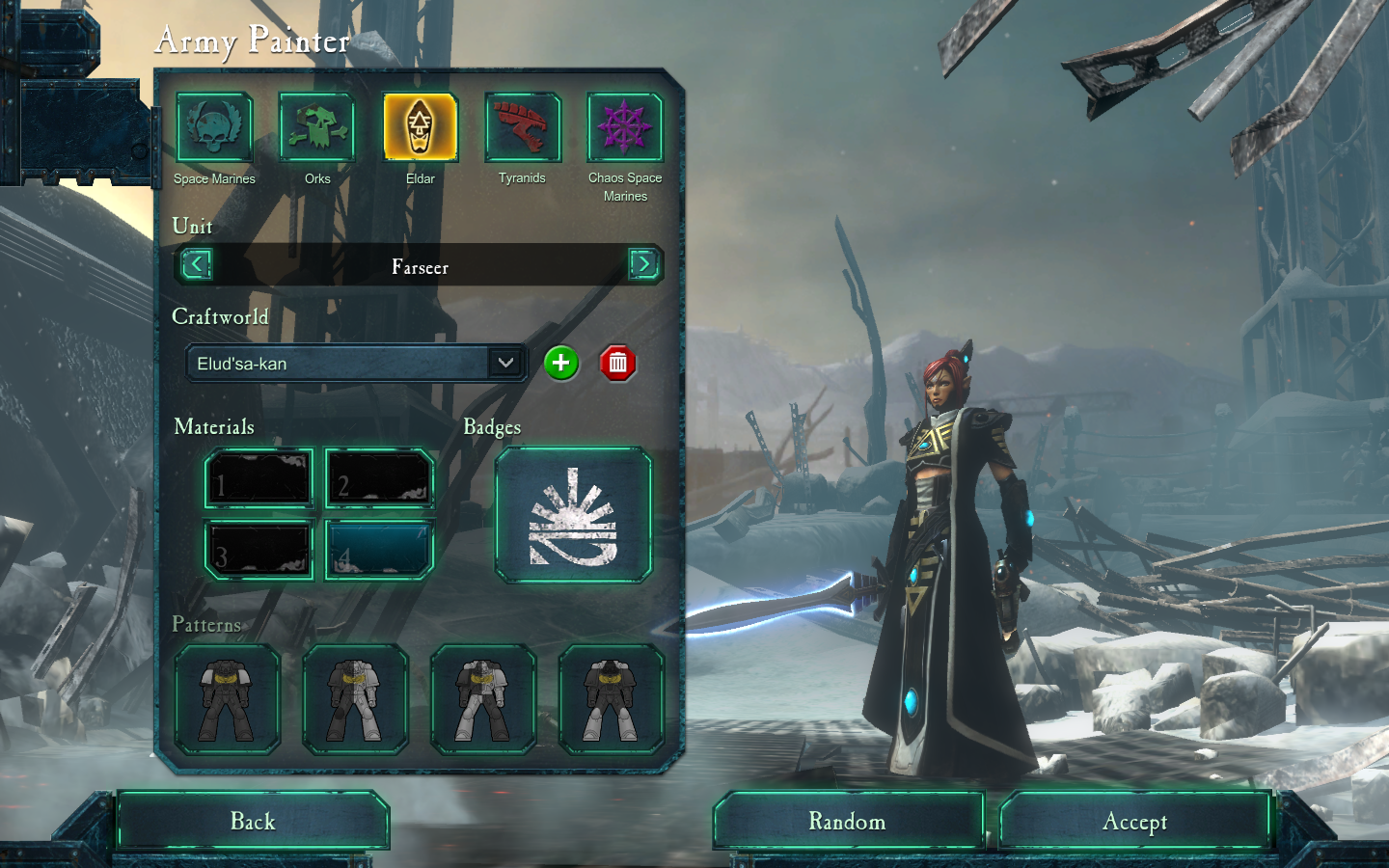Choose the blue material swatch 4
This screenshot has height=868, width=1389.
pos(380,551)
